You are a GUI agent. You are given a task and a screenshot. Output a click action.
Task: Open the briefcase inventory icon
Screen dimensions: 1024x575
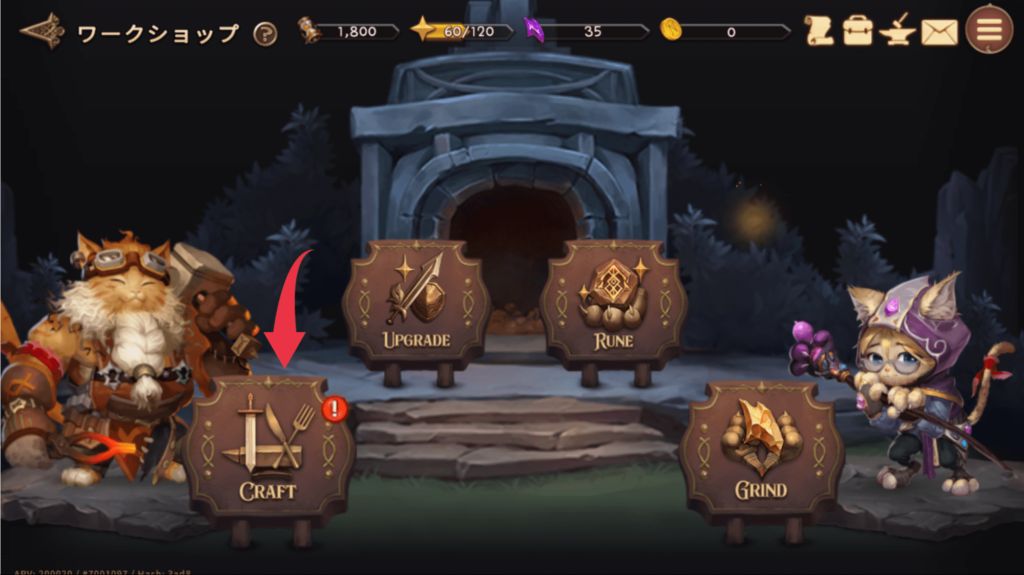858,31
